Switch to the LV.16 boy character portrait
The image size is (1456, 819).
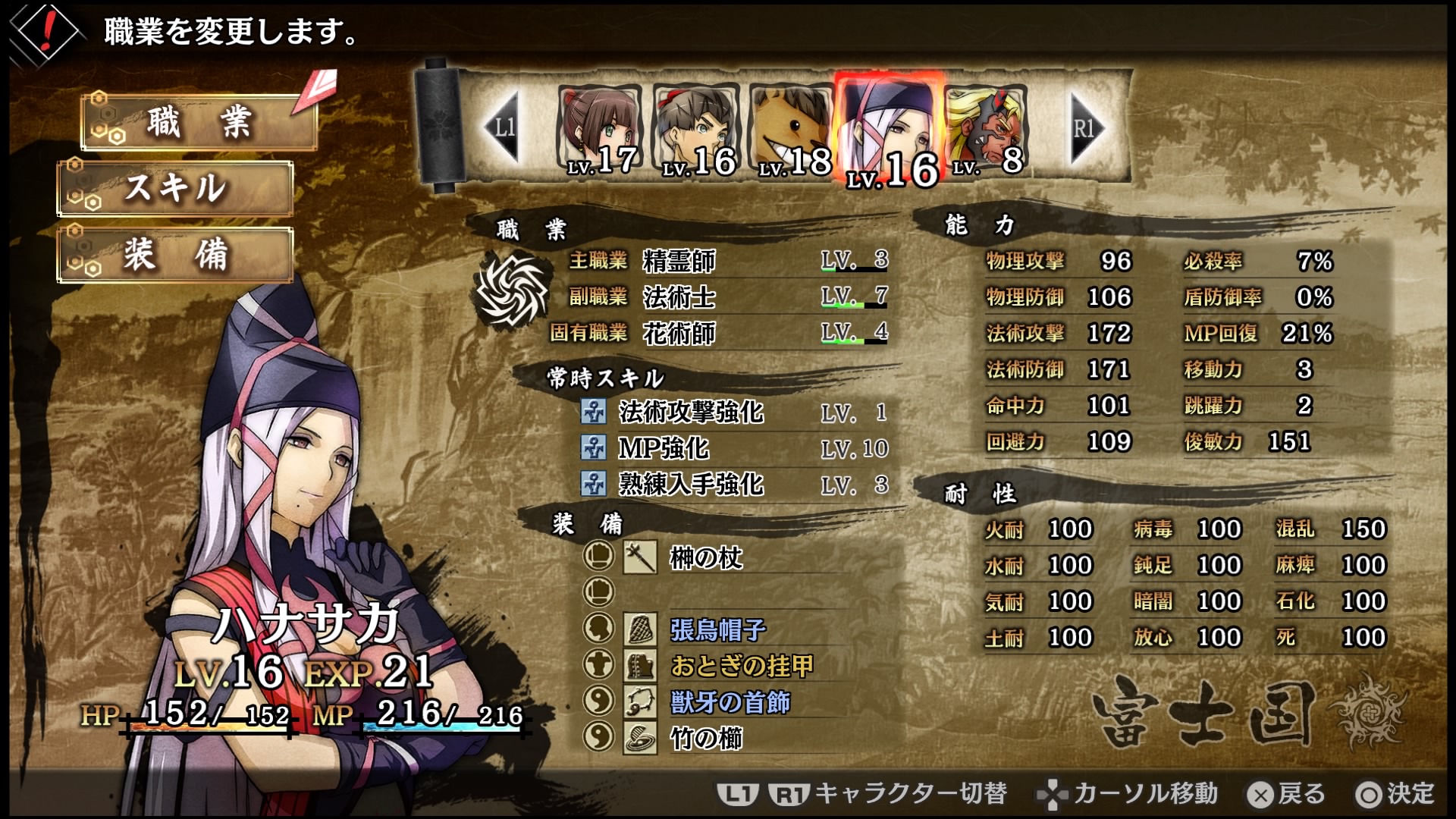[x=697, y=130]
